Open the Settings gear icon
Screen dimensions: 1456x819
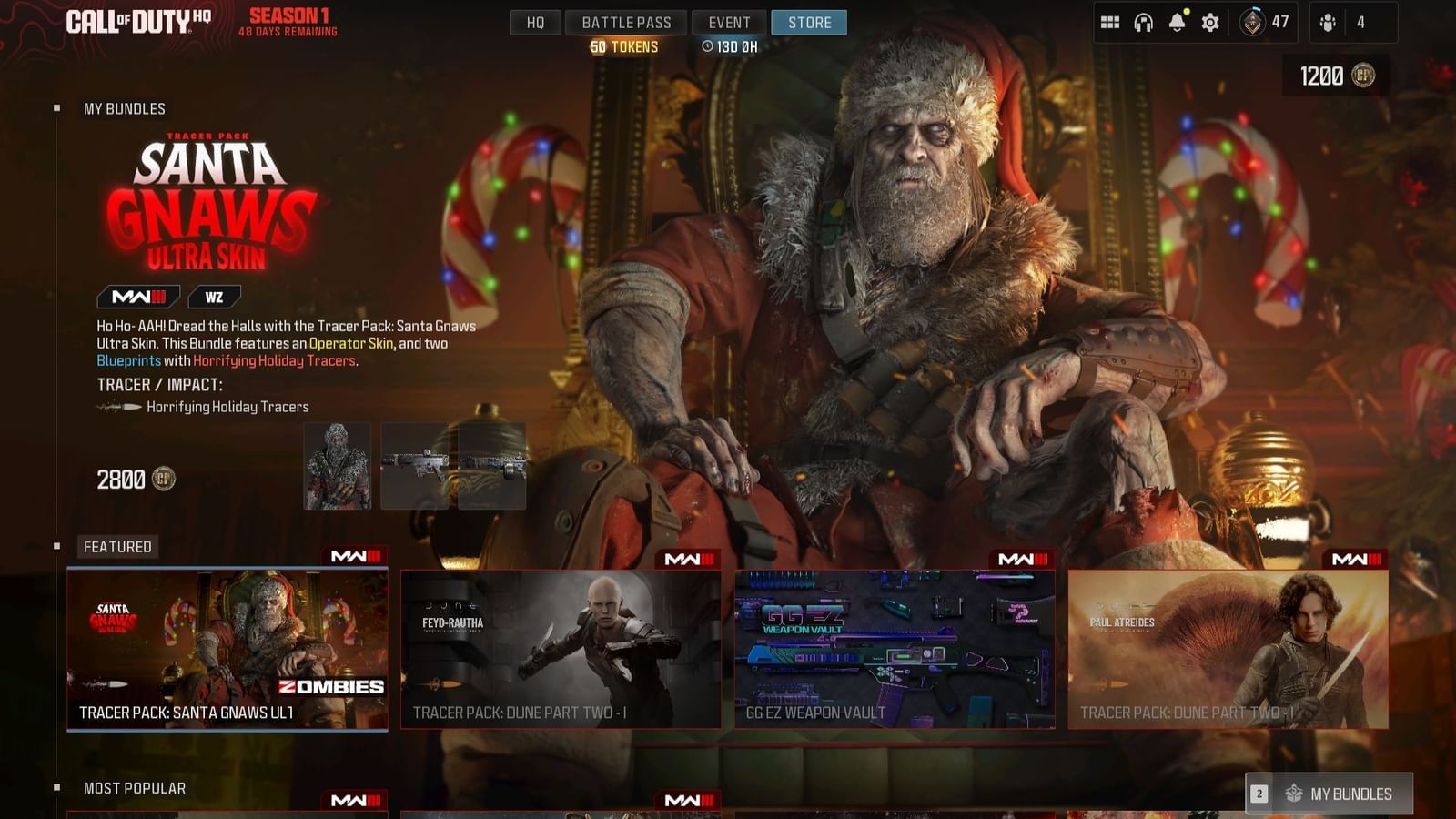click(x=1210, y=22)
